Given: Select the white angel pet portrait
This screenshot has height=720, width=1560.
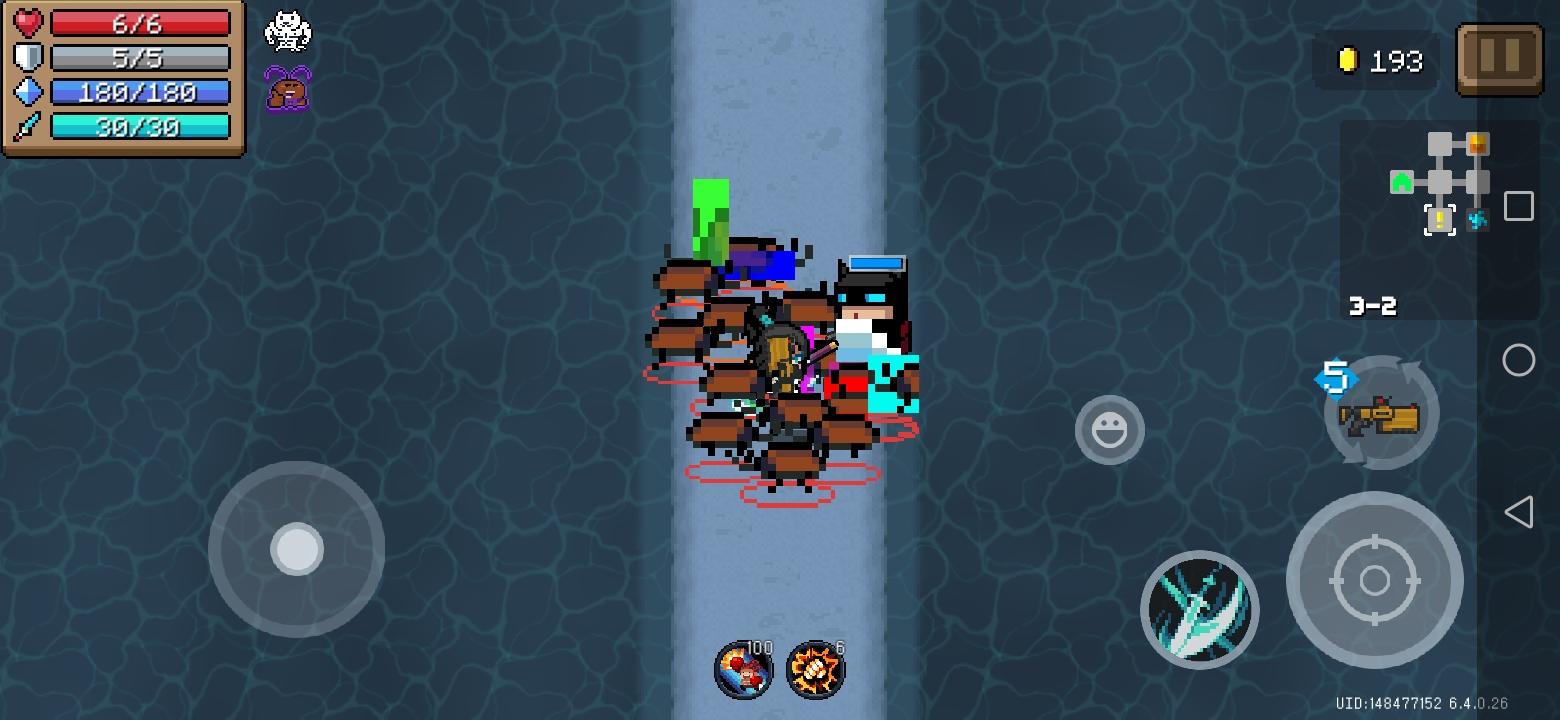Looking at the screenshot, I should click(x=287, y=32).
